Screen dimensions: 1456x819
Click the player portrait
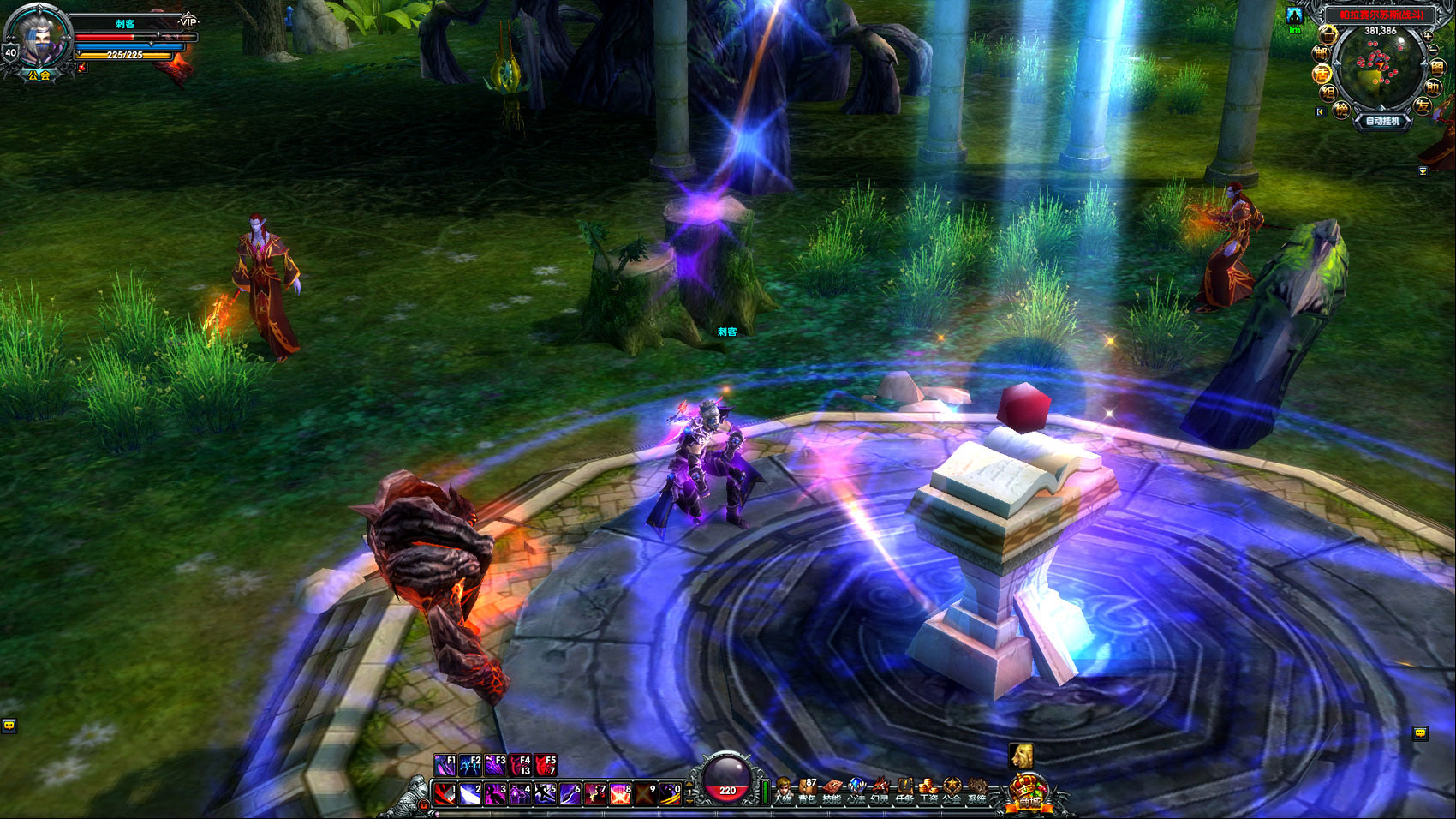(39, 39)
